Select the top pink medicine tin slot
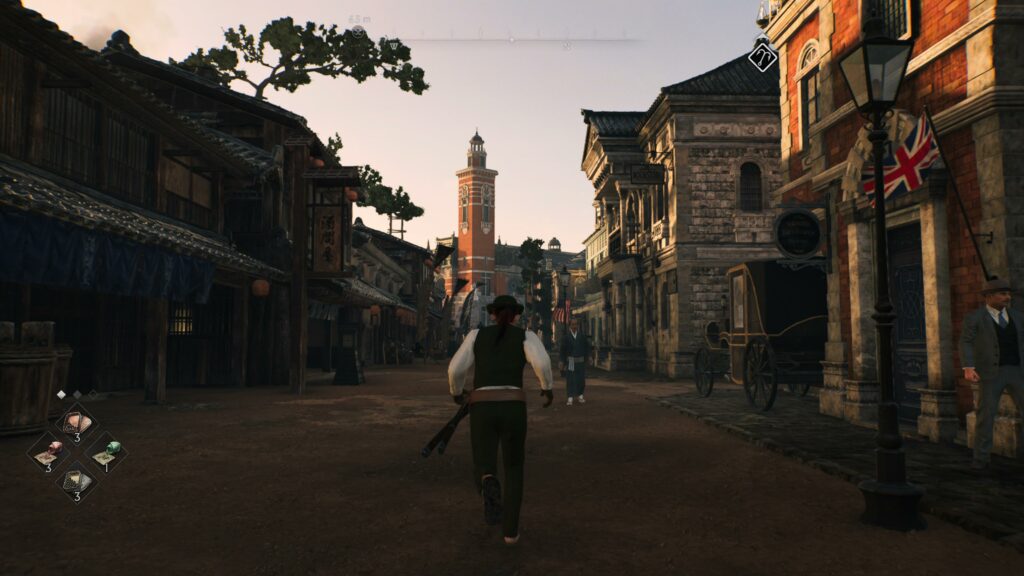1024x576 pixels. tap(77, 422)
